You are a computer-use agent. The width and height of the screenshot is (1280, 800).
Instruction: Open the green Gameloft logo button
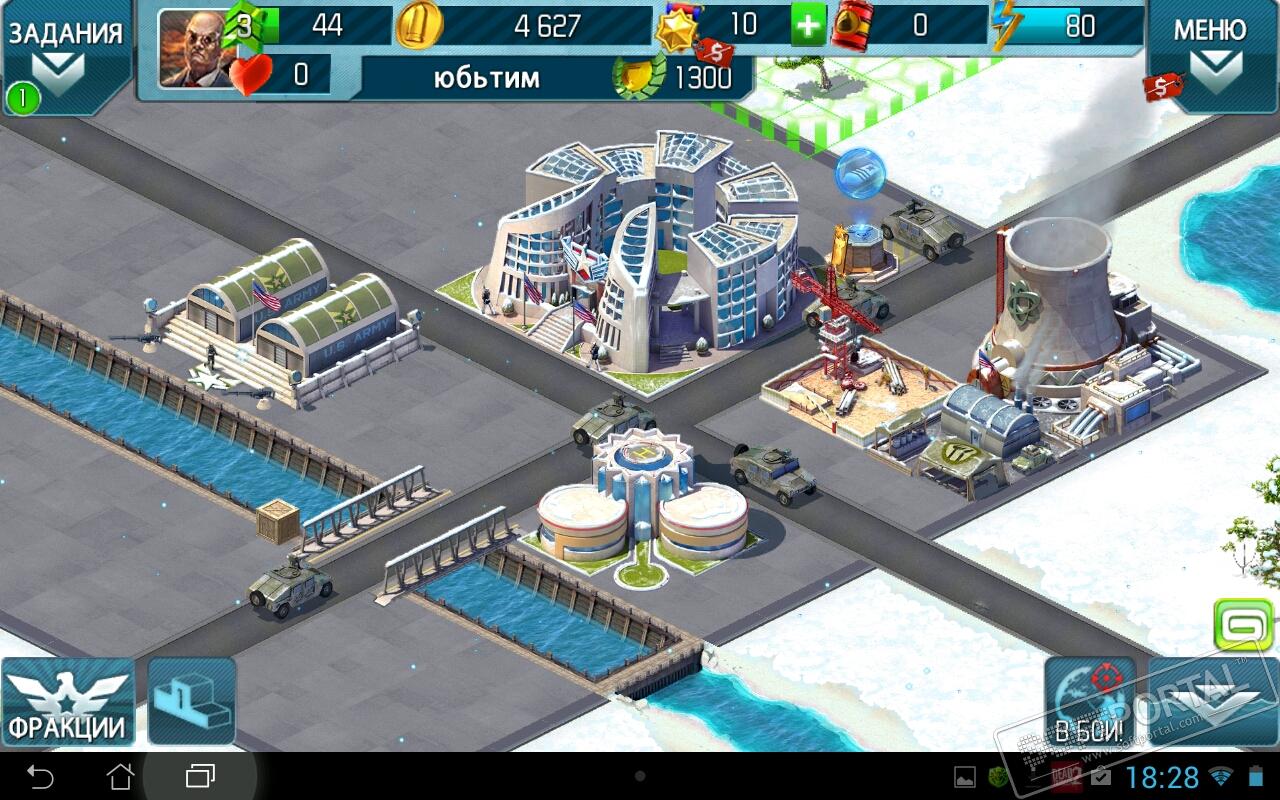pyautogui.click(x=1242, y=625)
